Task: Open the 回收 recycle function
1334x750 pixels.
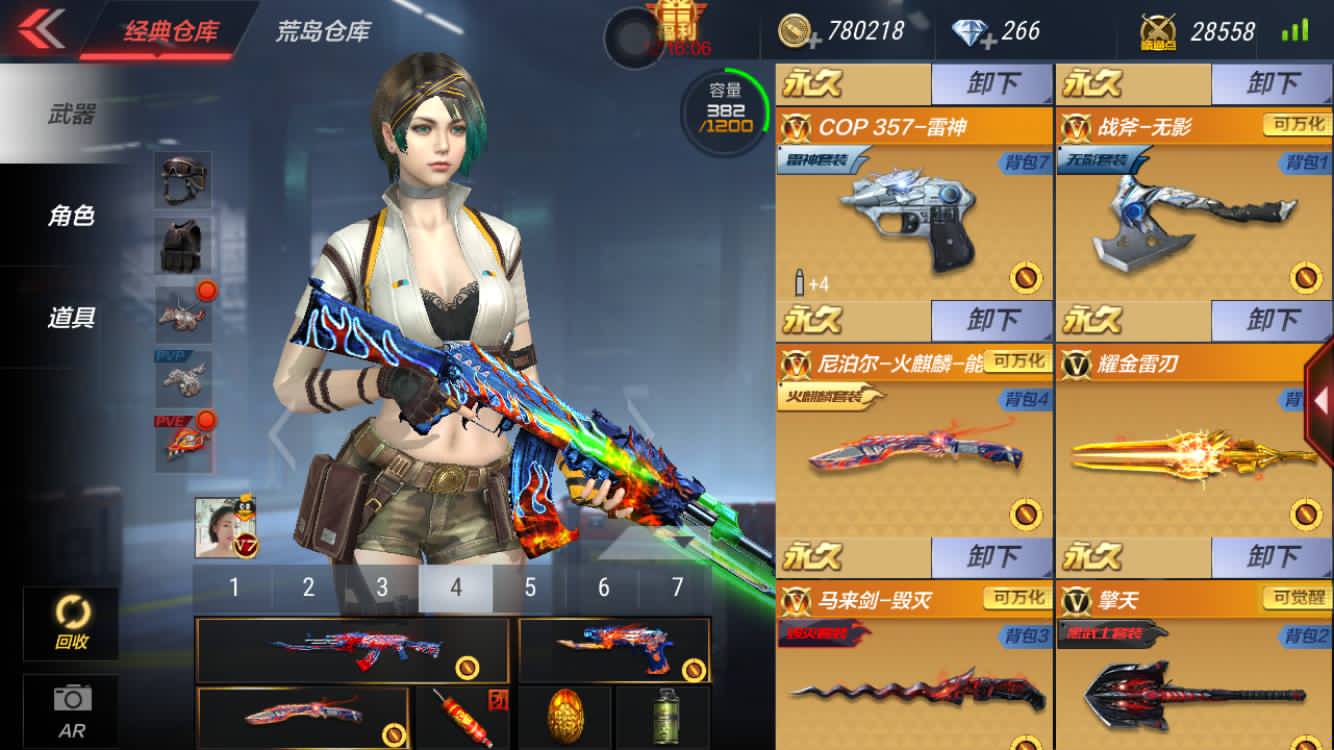Action: coord(71,622)
